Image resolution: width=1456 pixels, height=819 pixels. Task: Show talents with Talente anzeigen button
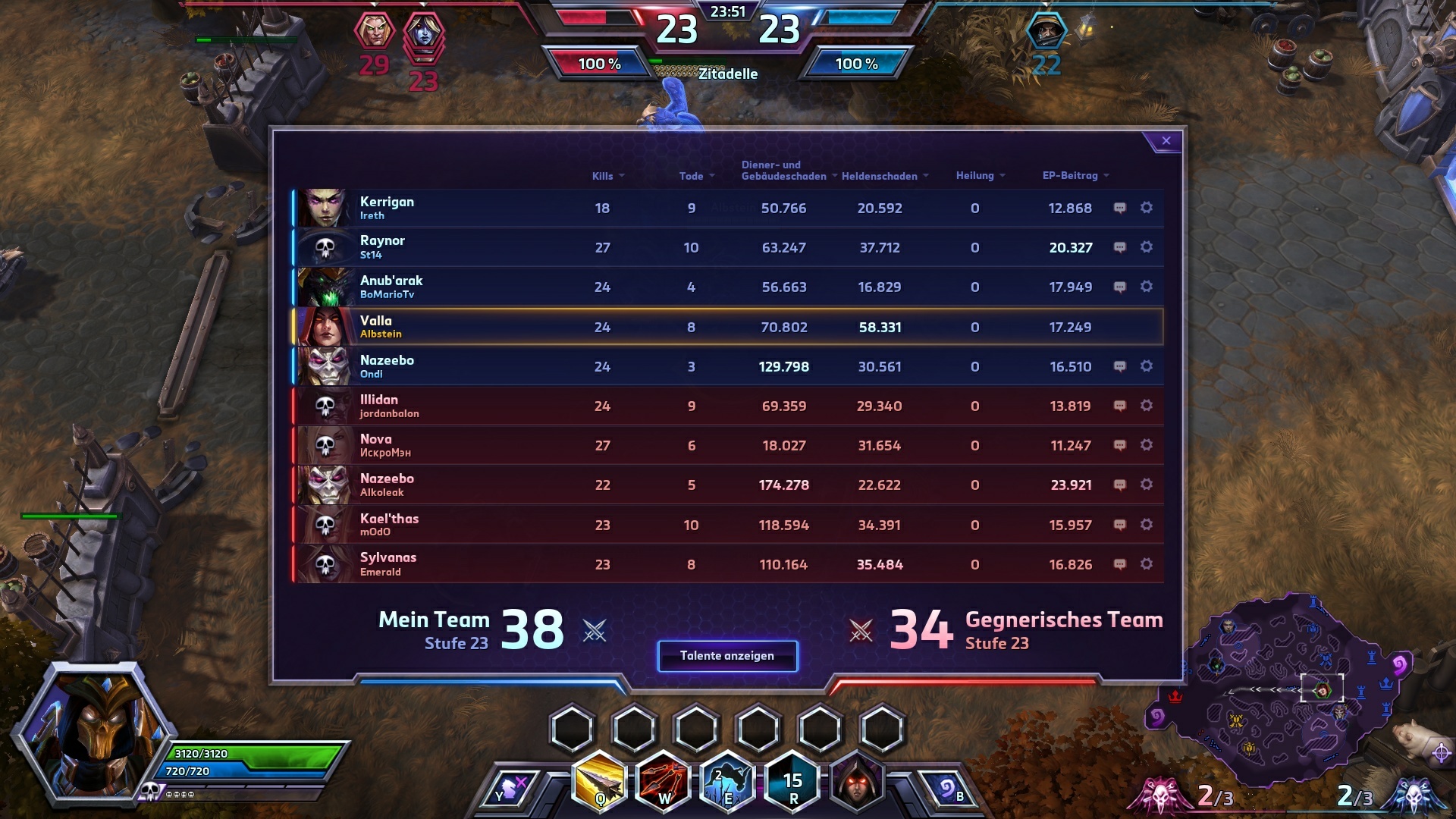tap(726, 656)
